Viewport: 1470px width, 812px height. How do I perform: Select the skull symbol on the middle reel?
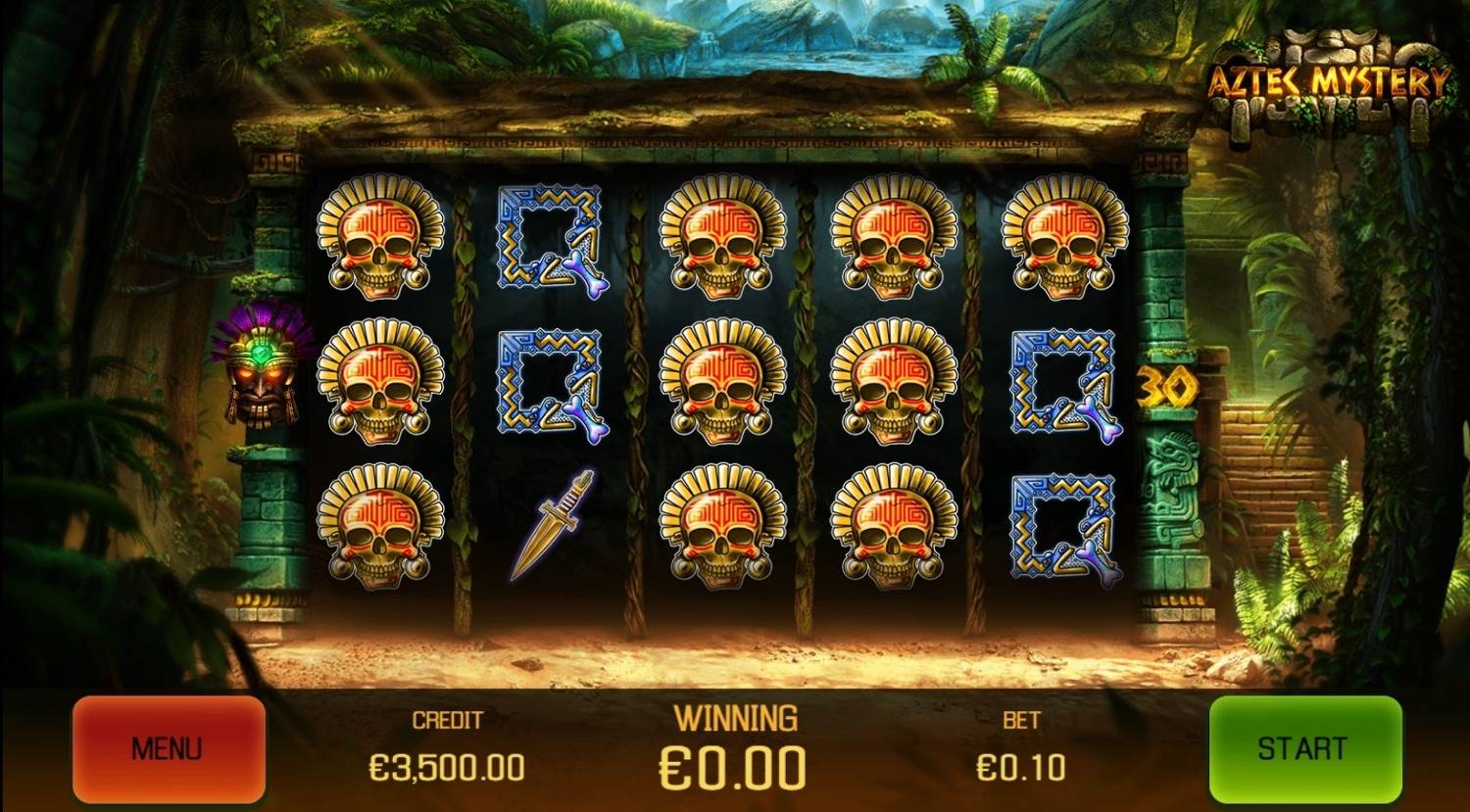(723, 382)
